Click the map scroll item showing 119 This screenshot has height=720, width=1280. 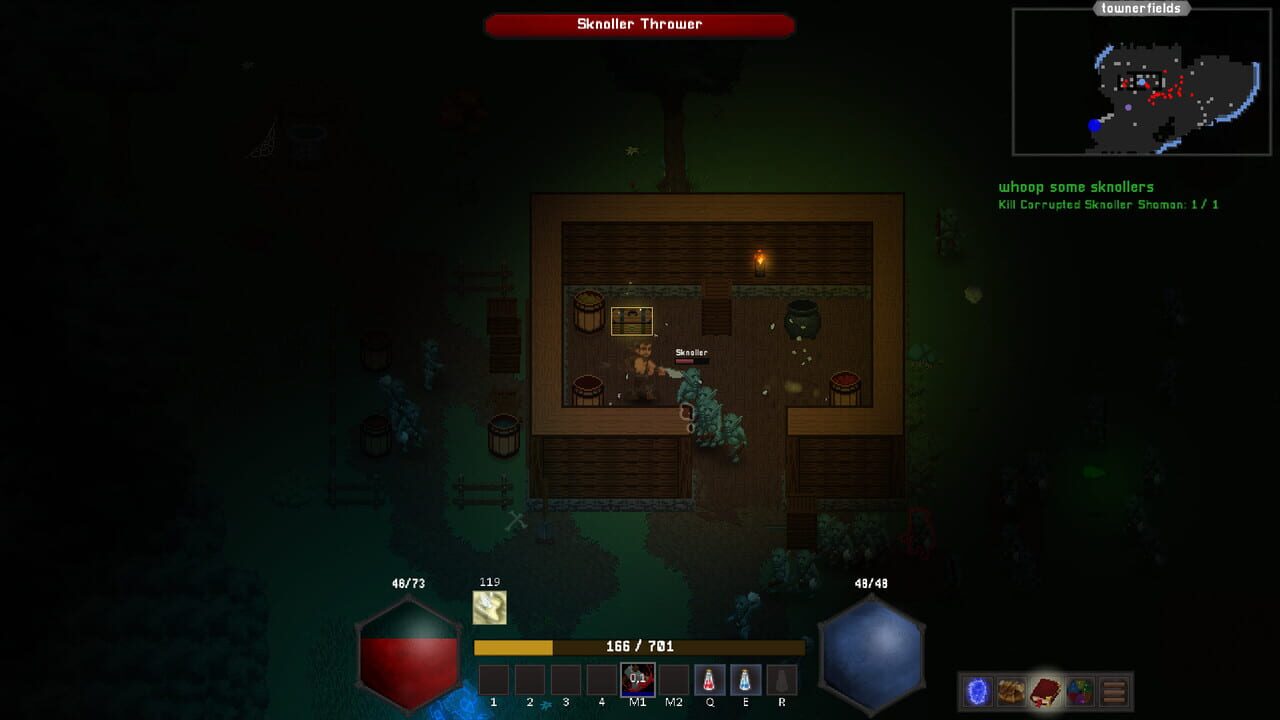(x=490, y=604)
